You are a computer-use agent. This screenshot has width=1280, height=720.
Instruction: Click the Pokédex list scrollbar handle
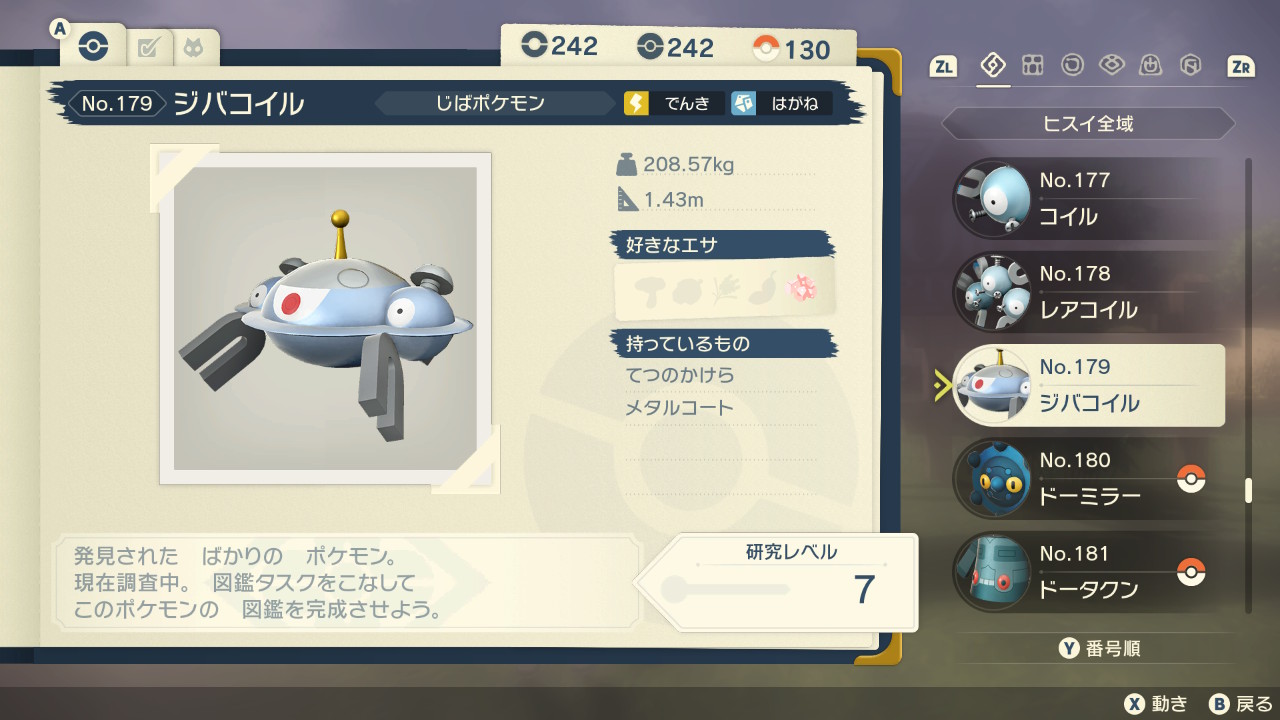(x=1248, y=490)
